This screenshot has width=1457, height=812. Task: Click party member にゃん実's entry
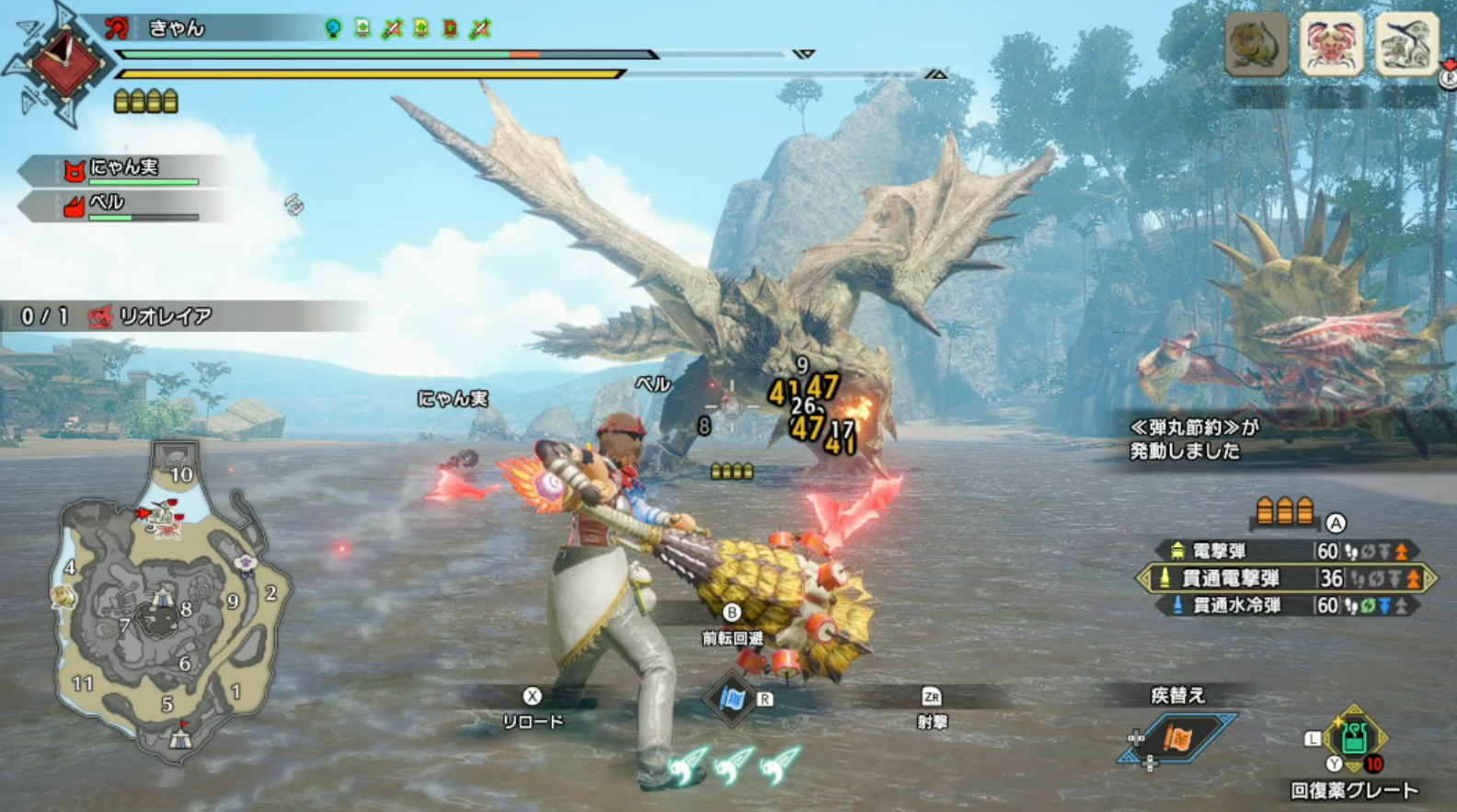124,169
